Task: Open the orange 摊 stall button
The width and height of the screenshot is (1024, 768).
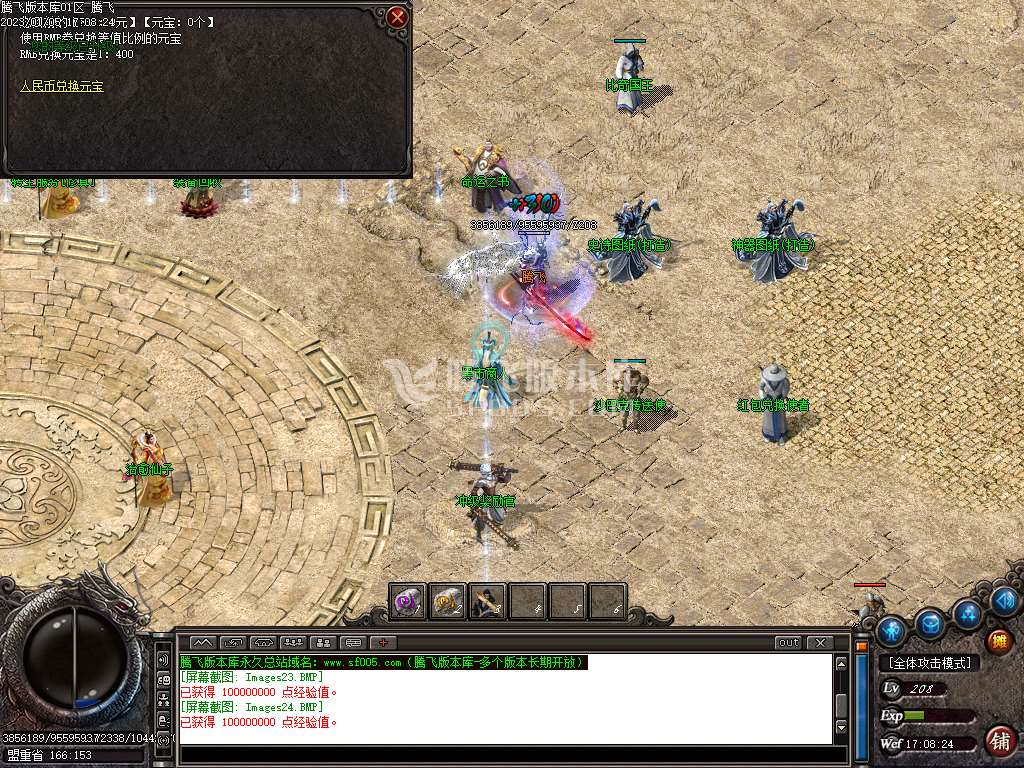Action: (998, 641)
